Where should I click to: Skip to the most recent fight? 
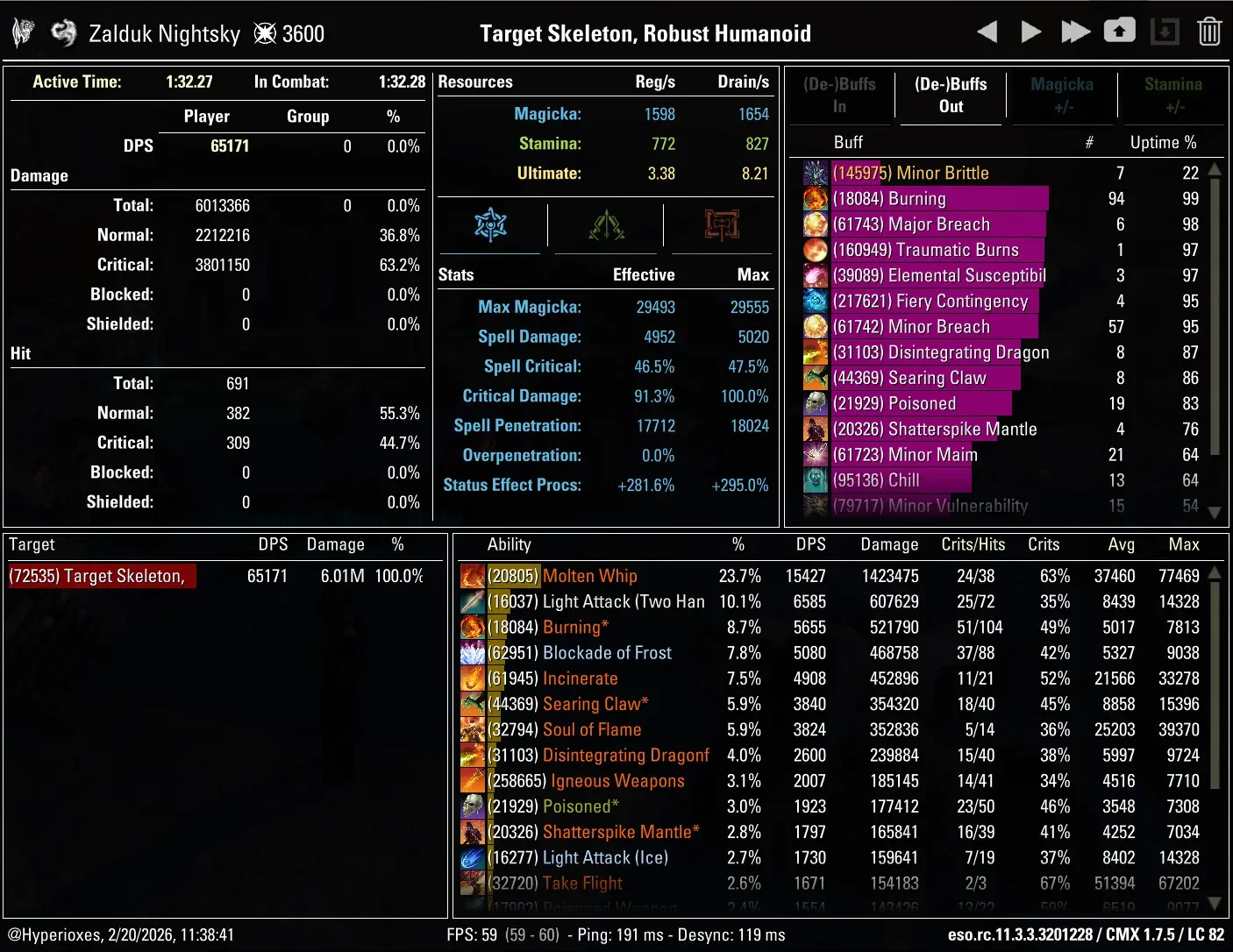(1075, 31)
